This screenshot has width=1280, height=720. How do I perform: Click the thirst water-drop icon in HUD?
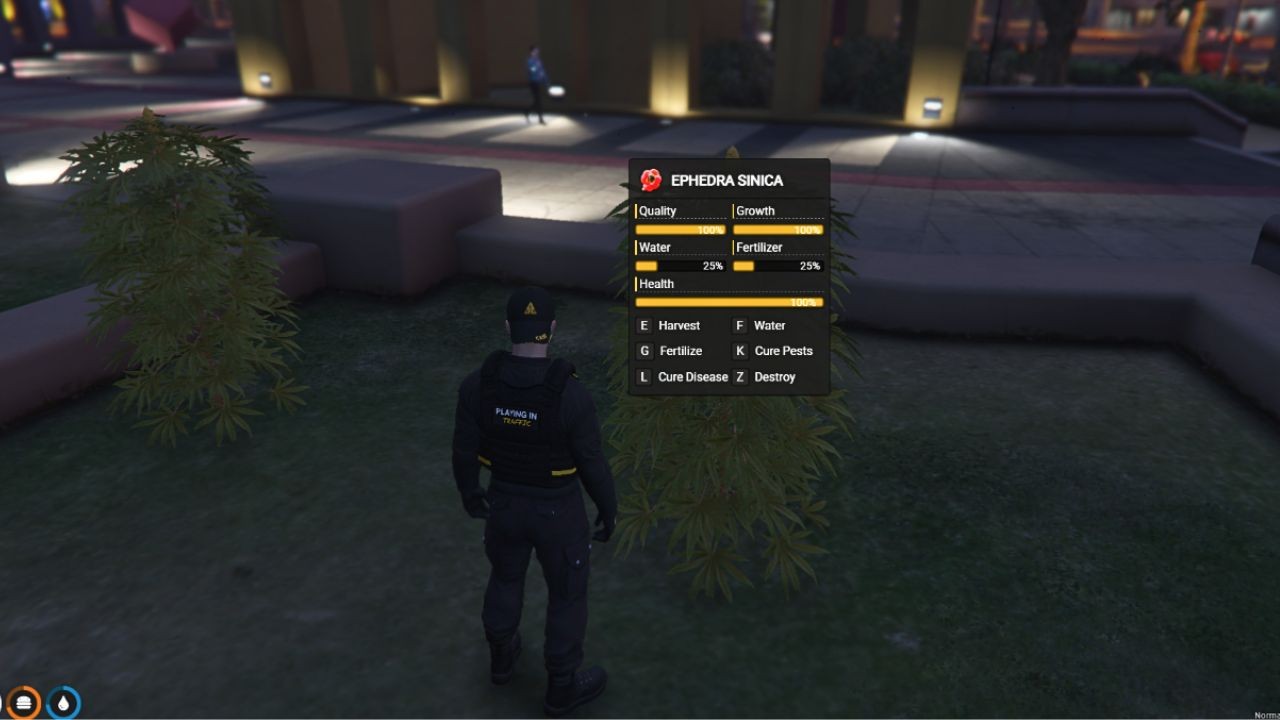[x=63, y=703]
